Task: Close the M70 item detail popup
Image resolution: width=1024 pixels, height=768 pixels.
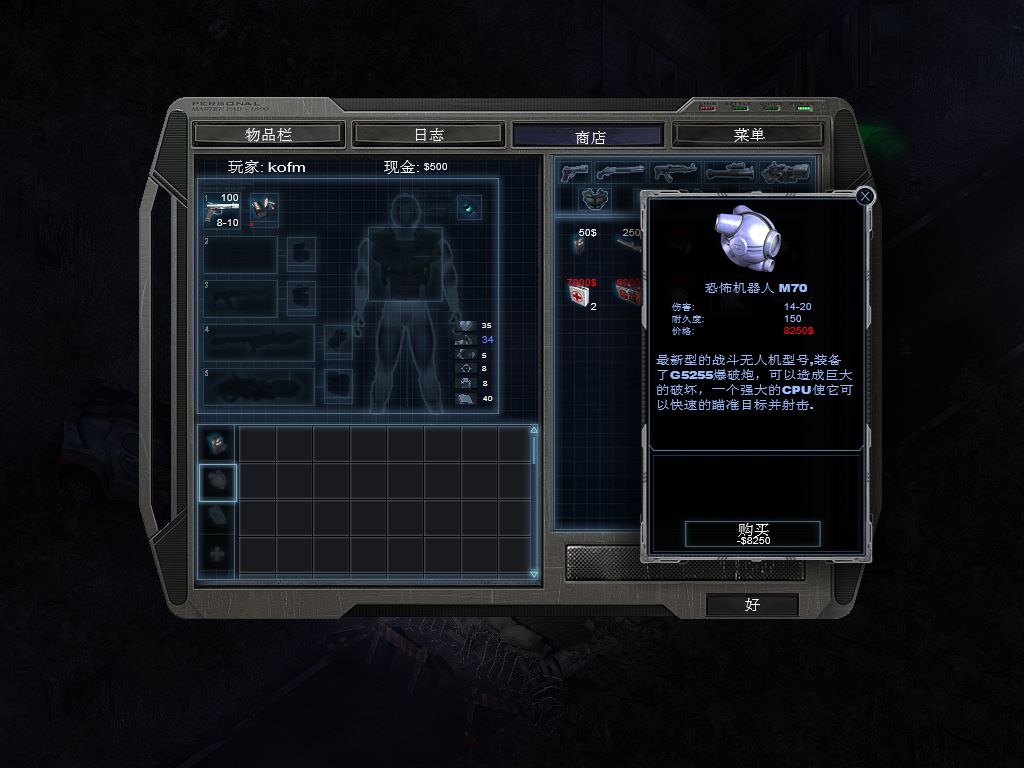Action: pyautogui.click(x=866, y=197)
